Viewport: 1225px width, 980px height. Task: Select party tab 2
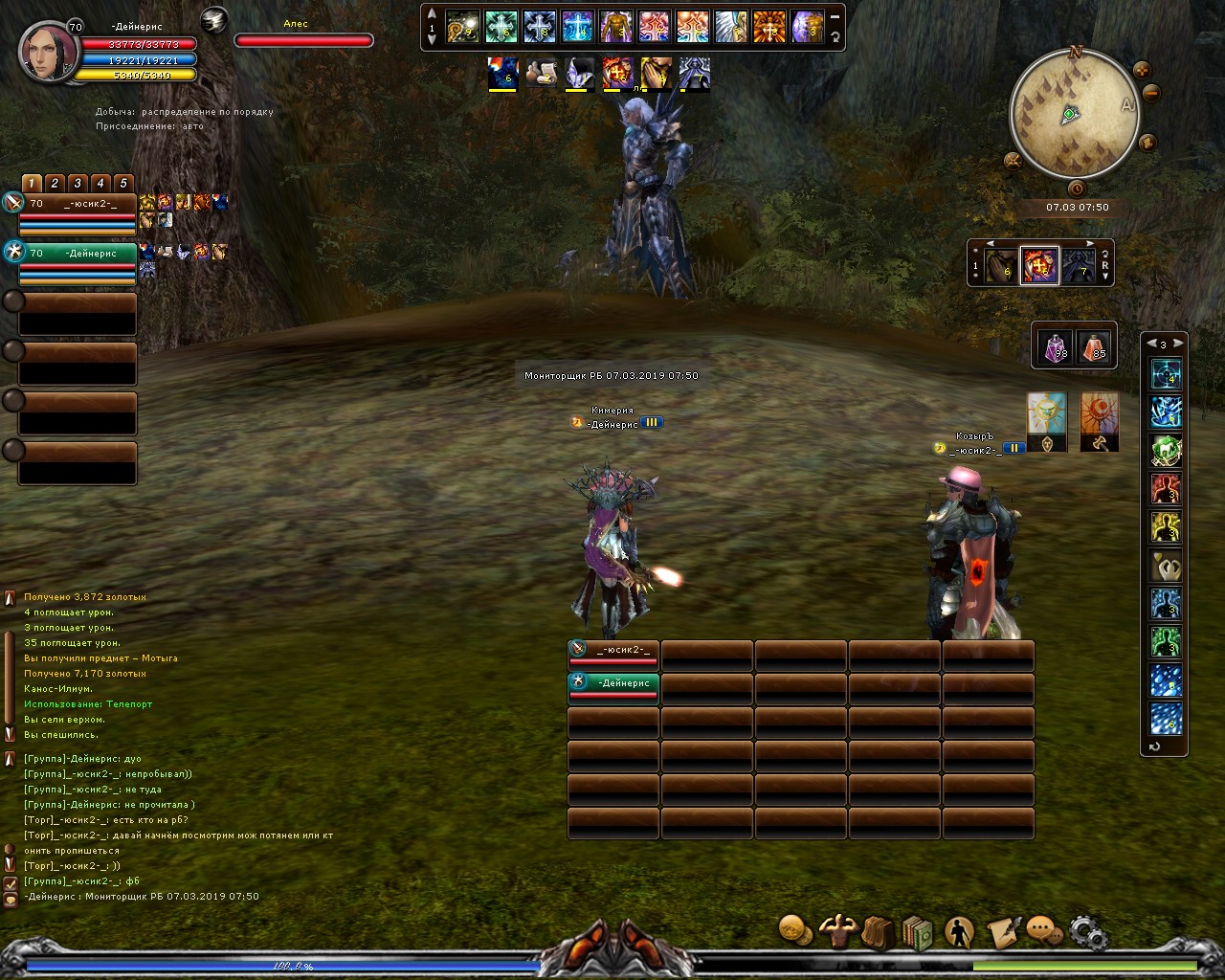click(x=55, y=183)
